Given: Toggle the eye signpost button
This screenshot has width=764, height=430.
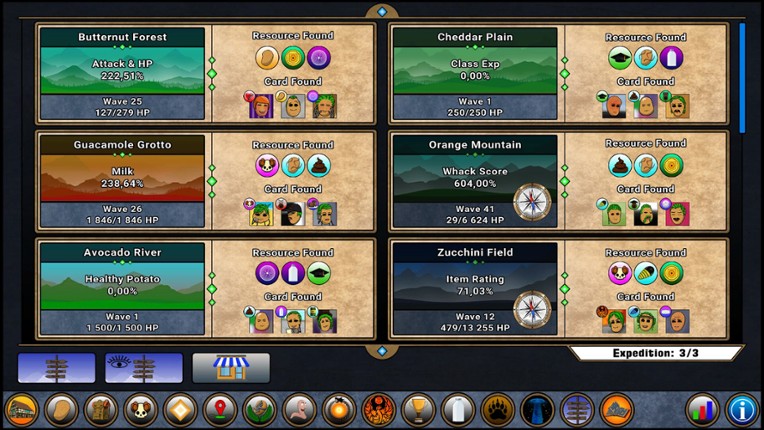Looking at the screenshot, I should tap(144, 368).
